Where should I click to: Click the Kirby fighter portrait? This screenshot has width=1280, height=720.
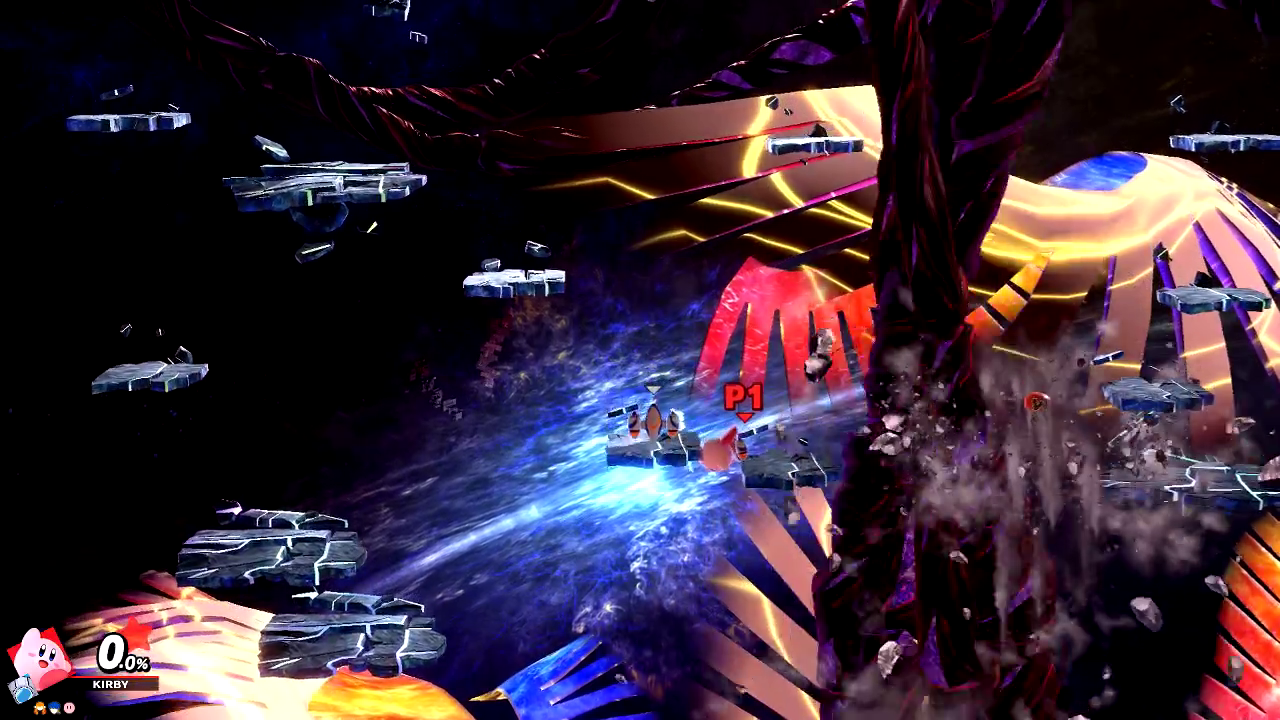[42, 656]
